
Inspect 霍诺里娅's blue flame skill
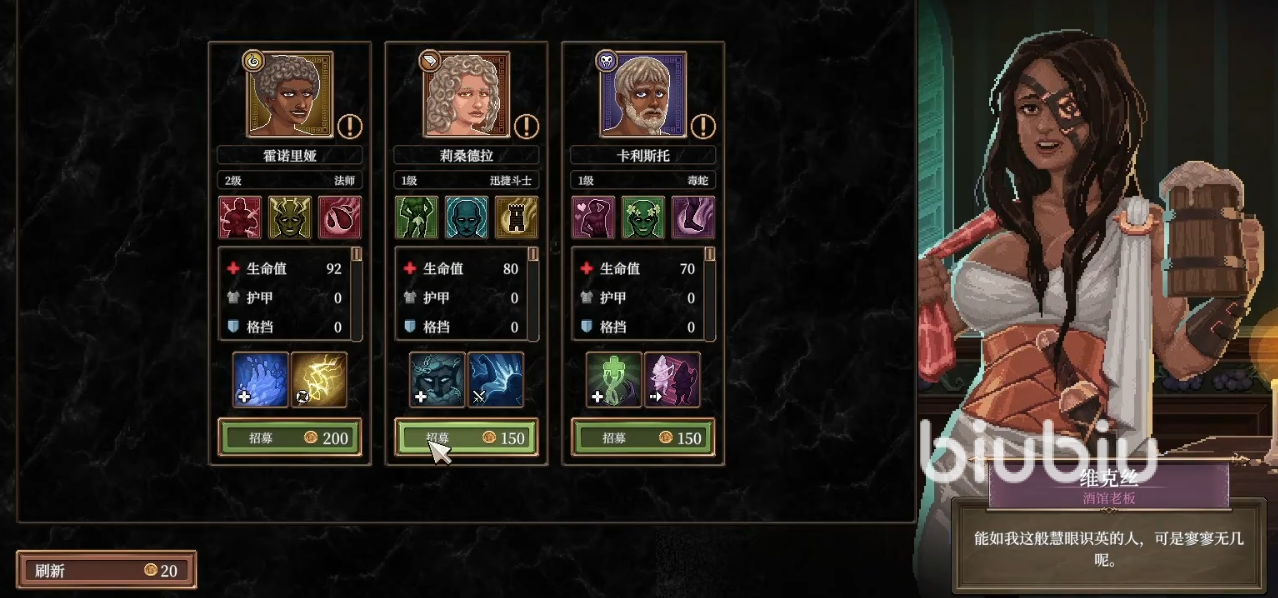pos(261,380)
